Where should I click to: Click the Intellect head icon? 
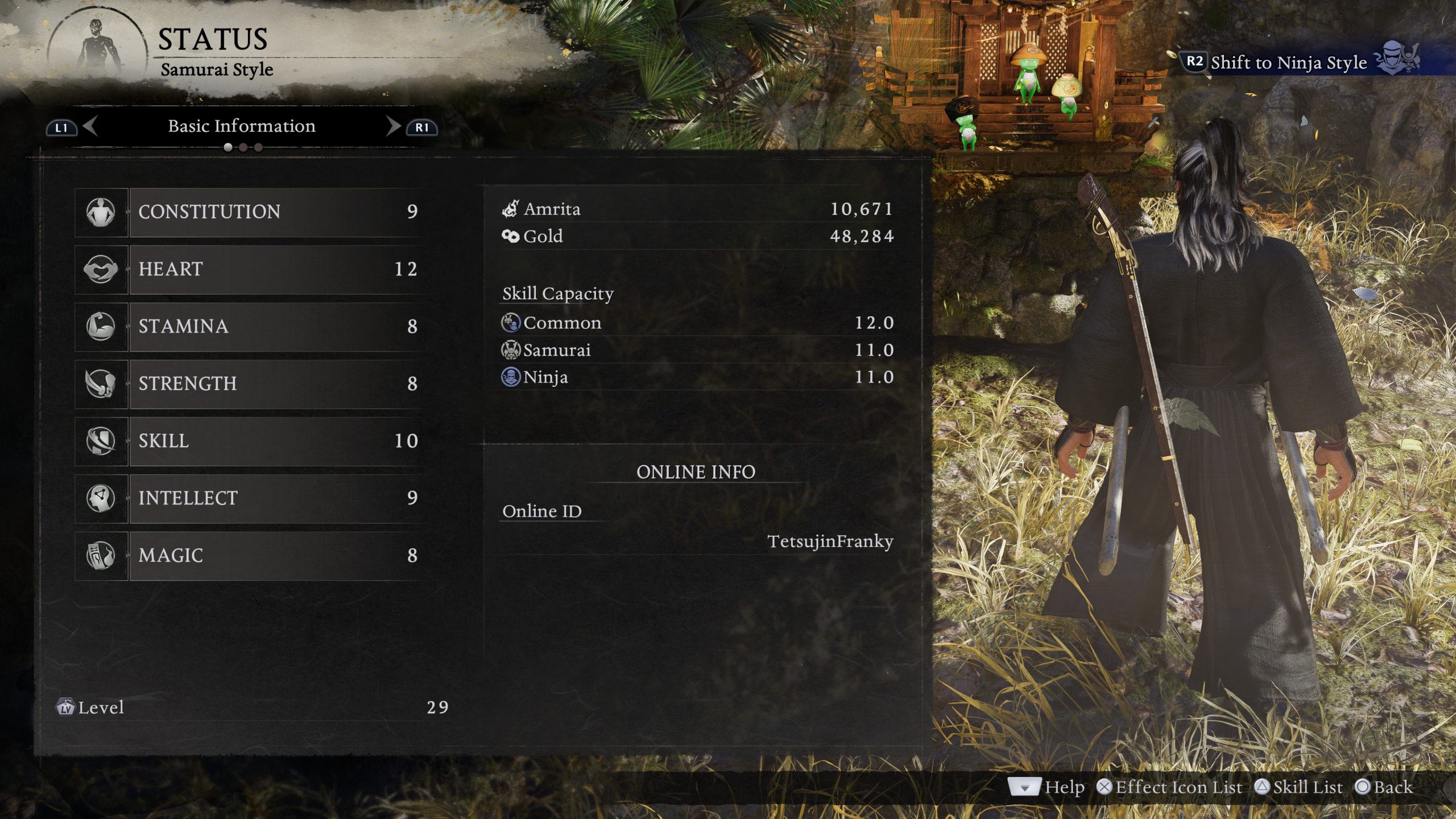point(101,498)
